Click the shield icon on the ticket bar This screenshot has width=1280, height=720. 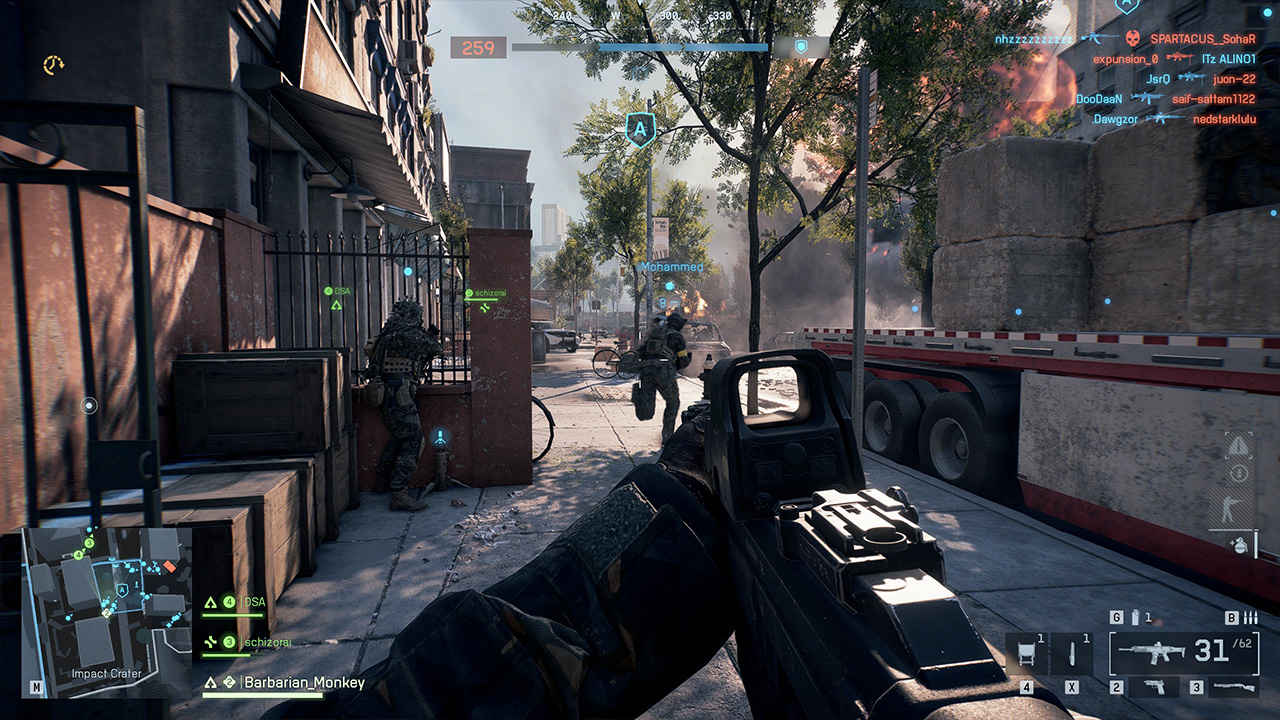(x=800, y=46)
